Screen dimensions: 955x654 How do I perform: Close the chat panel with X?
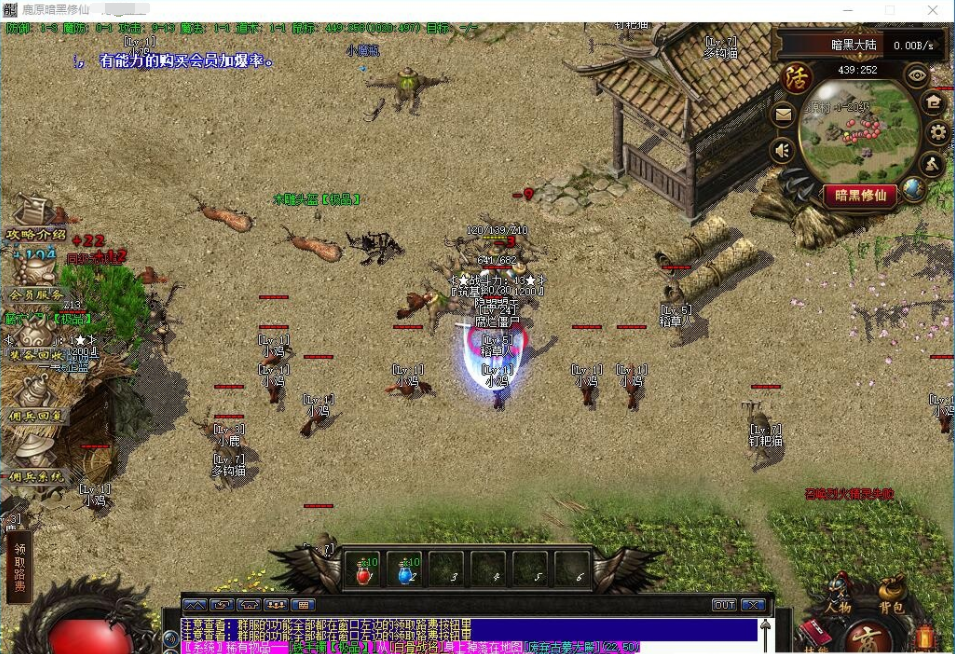(x=753, y=604)
